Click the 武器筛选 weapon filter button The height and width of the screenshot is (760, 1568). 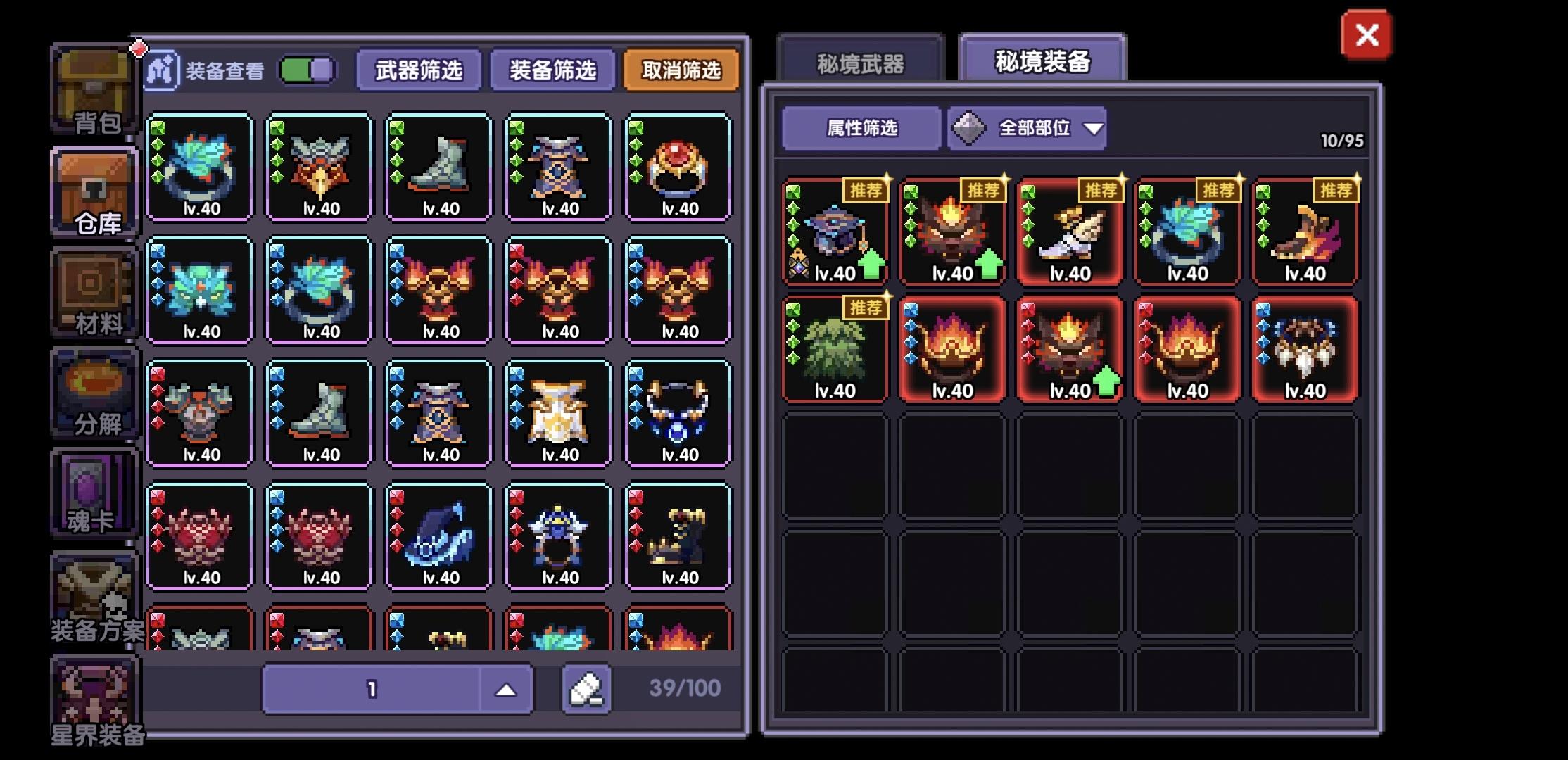[419, 70]
